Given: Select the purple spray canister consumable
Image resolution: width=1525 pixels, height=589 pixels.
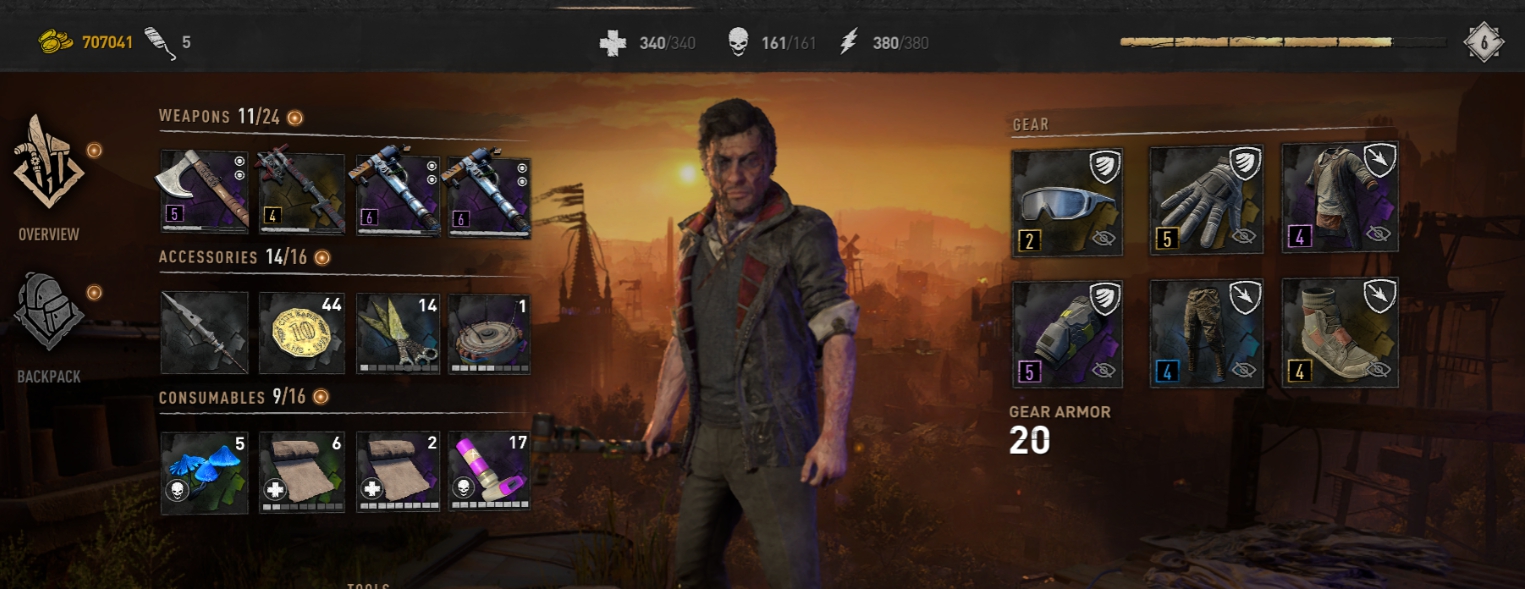Looking at the screenshot, I should (x=489, y=472).
